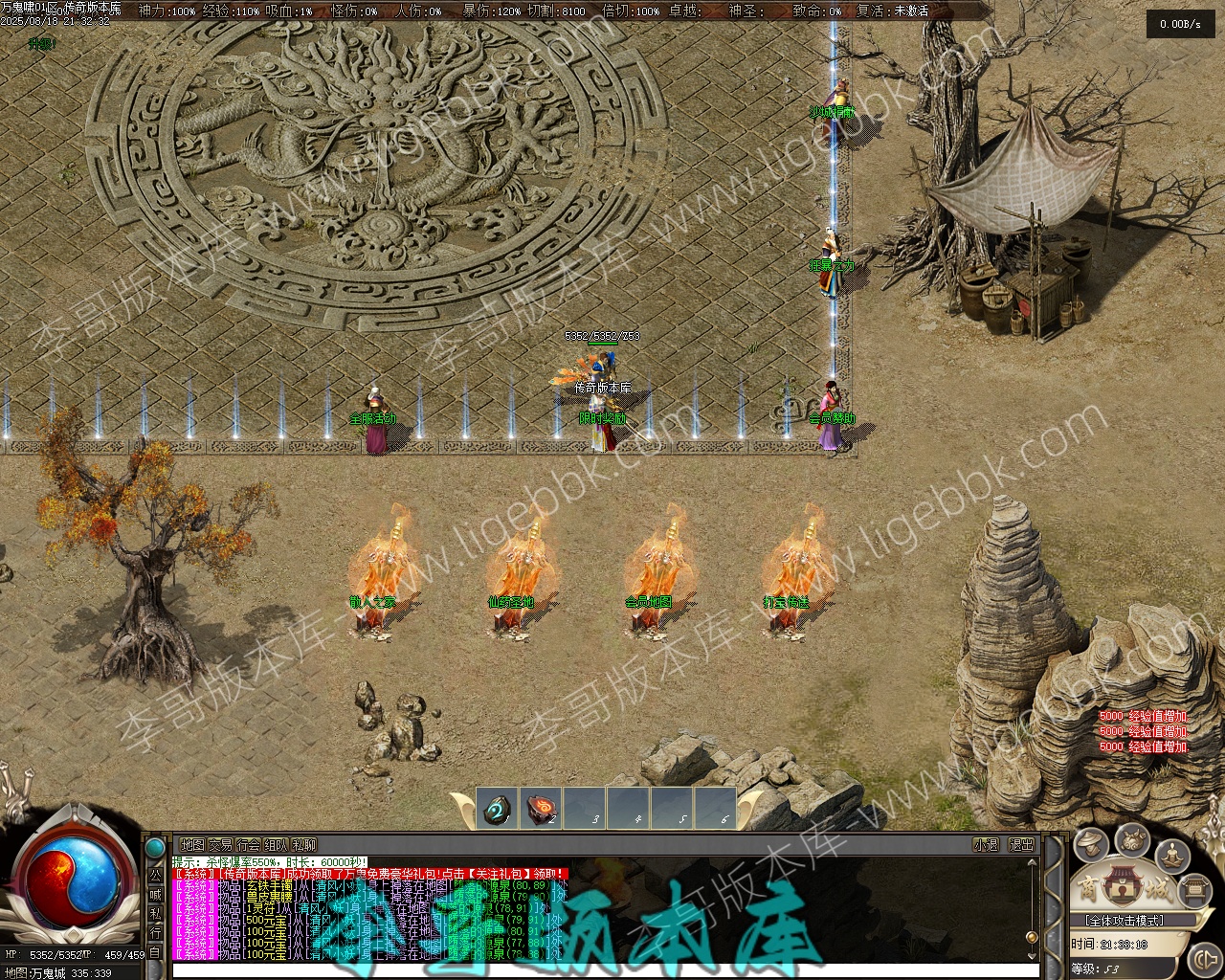Click the chat log scrollbar handle
This screenshot has height=980, width=1225.
[1032, 936]
